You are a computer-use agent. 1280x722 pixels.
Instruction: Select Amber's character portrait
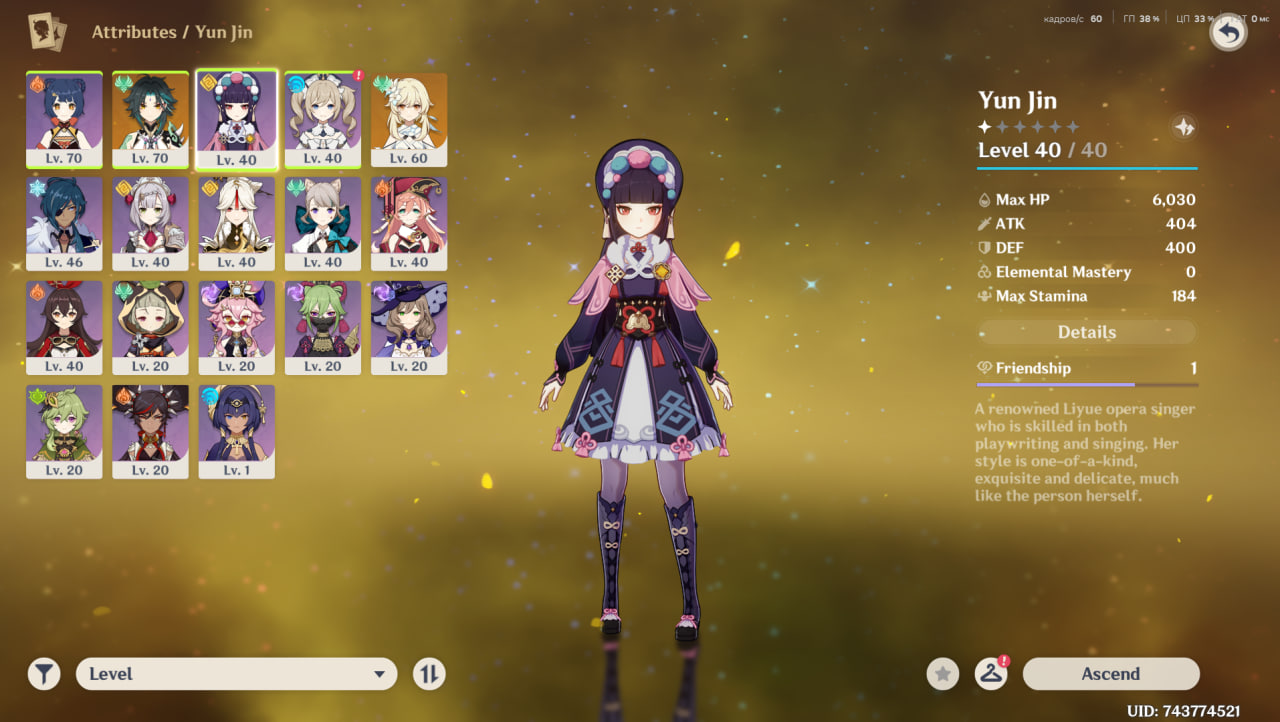point(64,326)
